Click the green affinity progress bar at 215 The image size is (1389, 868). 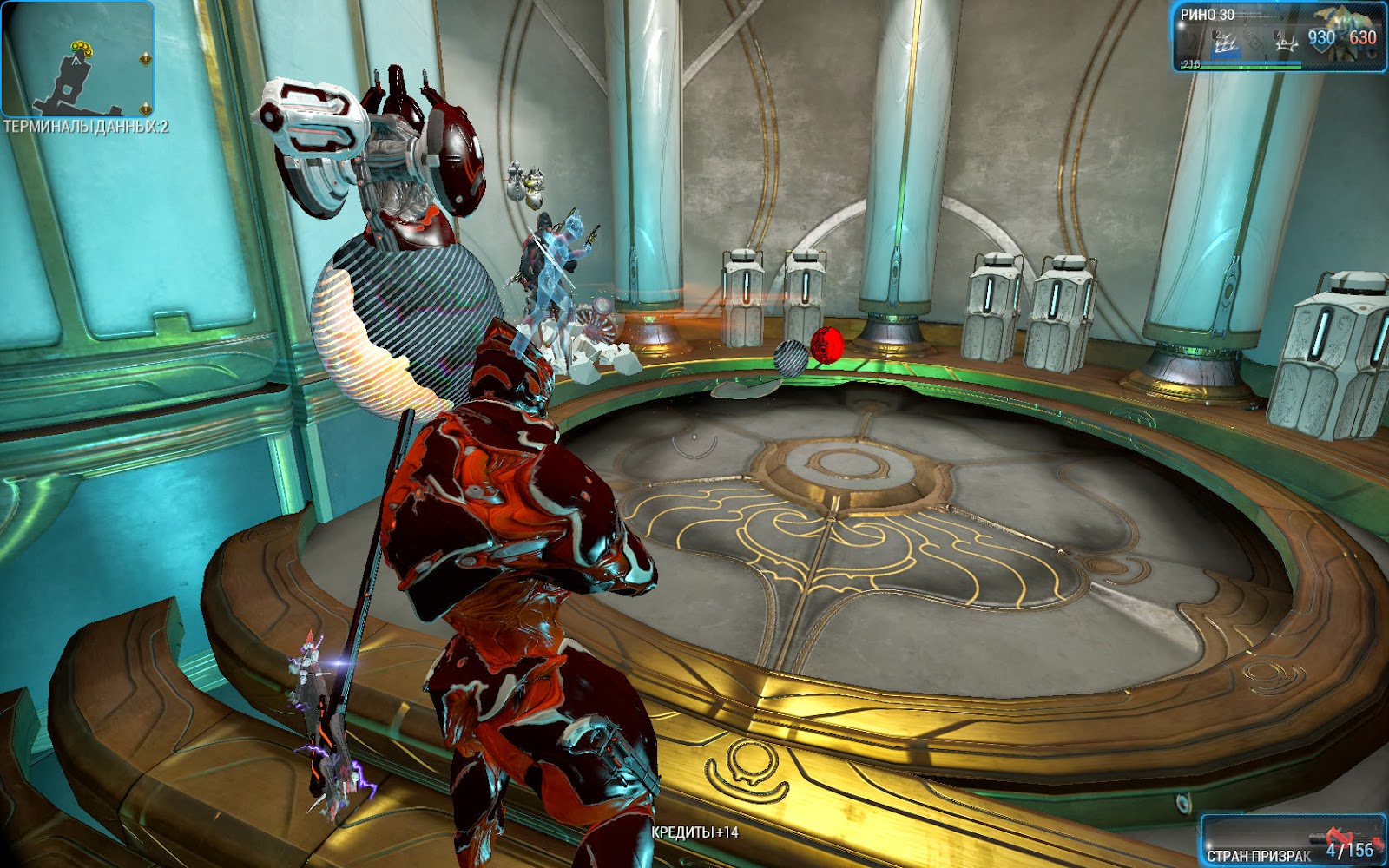1240,67
